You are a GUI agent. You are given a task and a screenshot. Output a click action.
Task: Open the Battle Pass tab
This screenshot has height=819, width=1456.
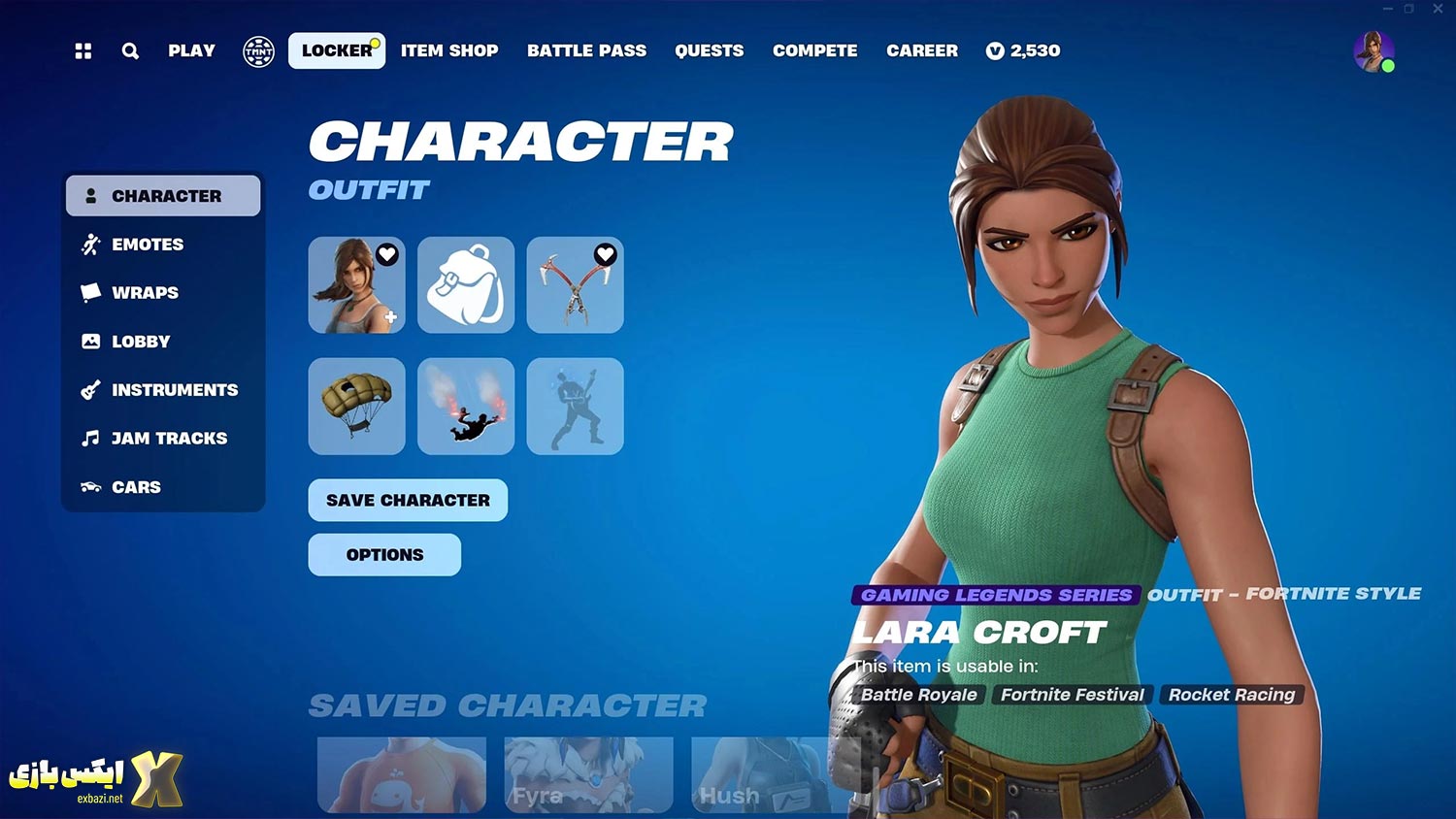tap(586, 51)
